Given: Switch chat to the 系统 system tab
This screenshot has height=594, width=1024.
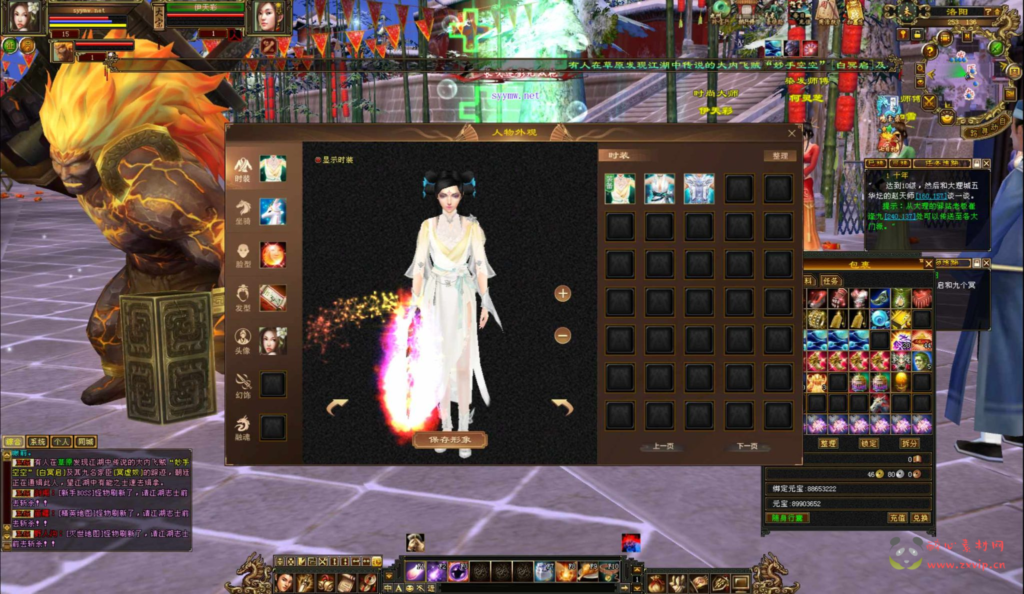Looking at the screenshot, I should [37, 441].
